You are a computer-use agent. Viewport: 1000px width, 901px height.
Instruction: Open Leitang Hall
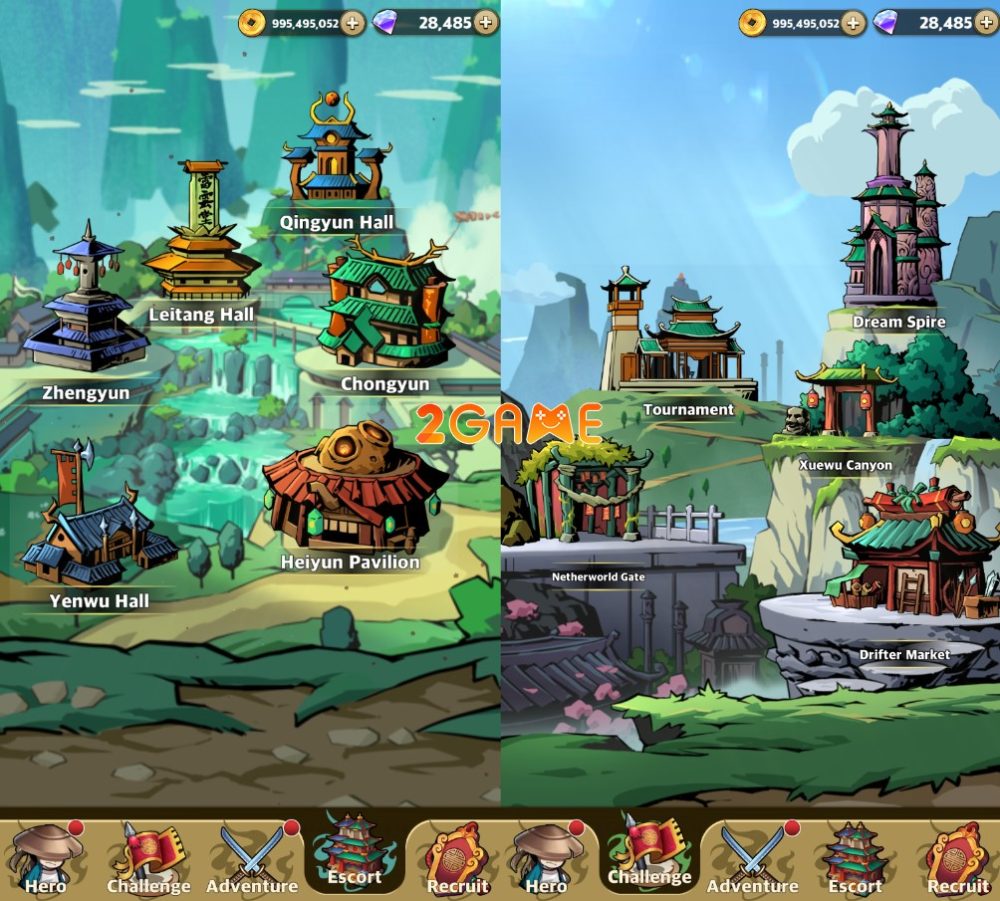point(203,238)
